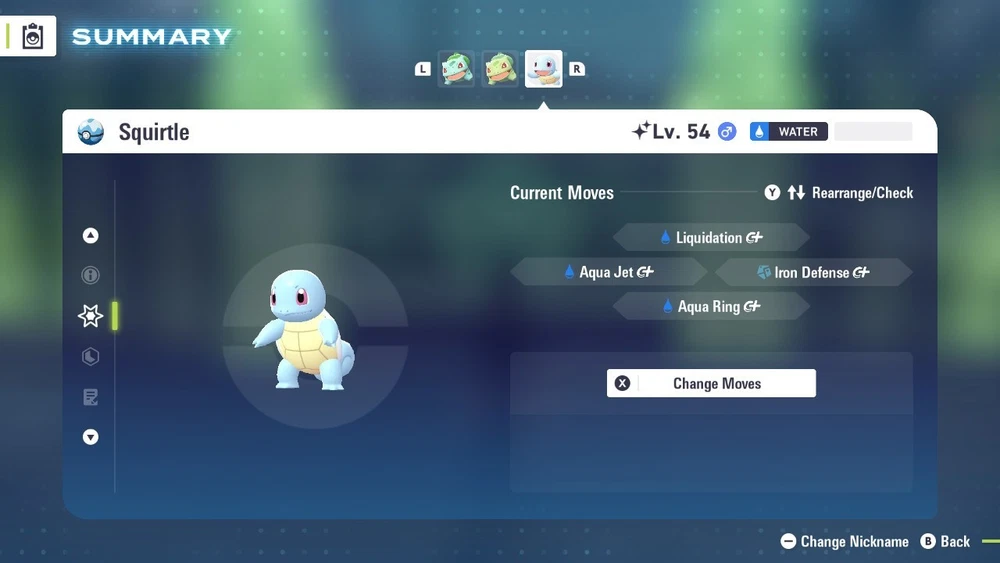Rearrange or check current moves
The image size is (1000, 563).
pyautogui.click(x=839, y=193)
